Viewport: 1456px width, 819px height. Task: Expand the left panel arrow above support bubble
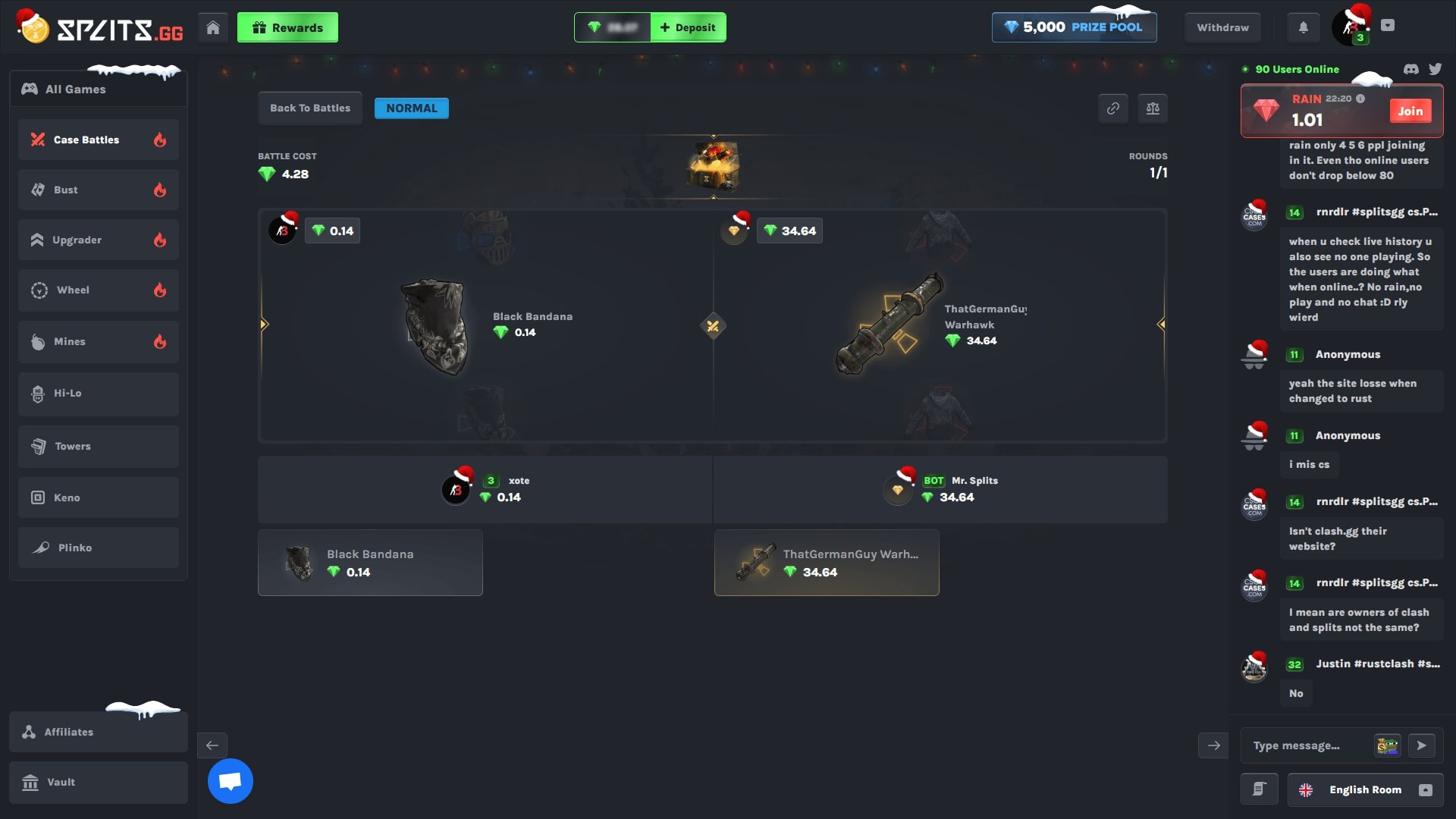212,745
